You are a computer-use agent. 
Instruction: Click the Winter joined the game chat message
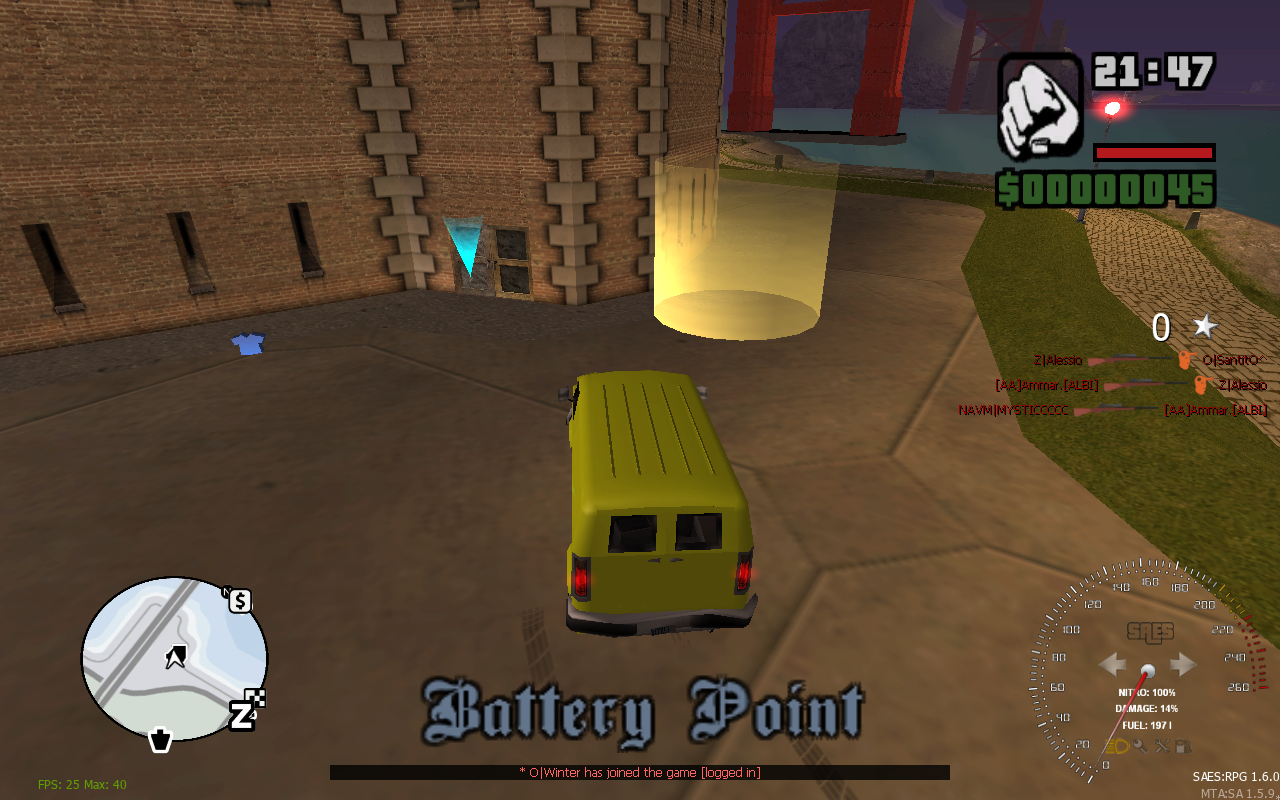(639, 772)
